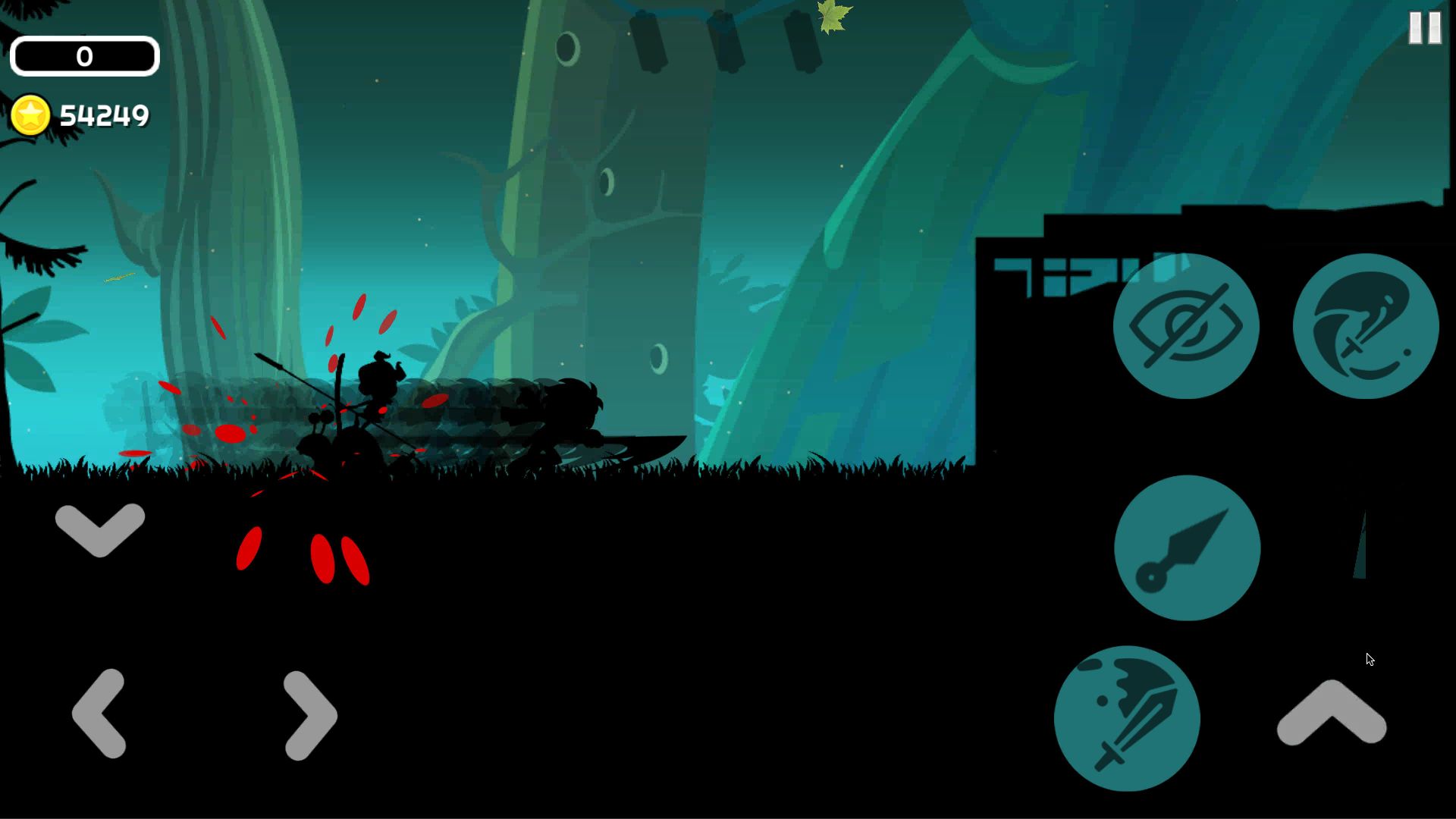The image size is (1456, 819).
Task: Tap the up arrow to jump
Action: point(1332,713)
